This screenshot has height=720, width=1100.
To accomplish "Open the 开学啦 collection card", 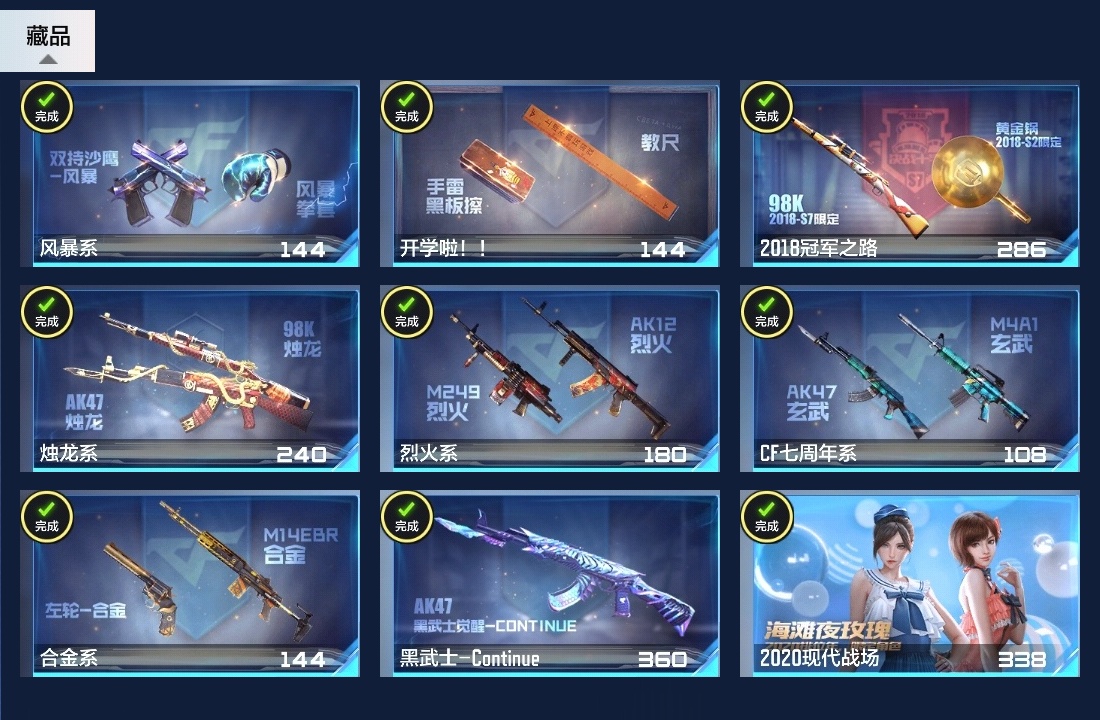I will [x=550, y=175].
